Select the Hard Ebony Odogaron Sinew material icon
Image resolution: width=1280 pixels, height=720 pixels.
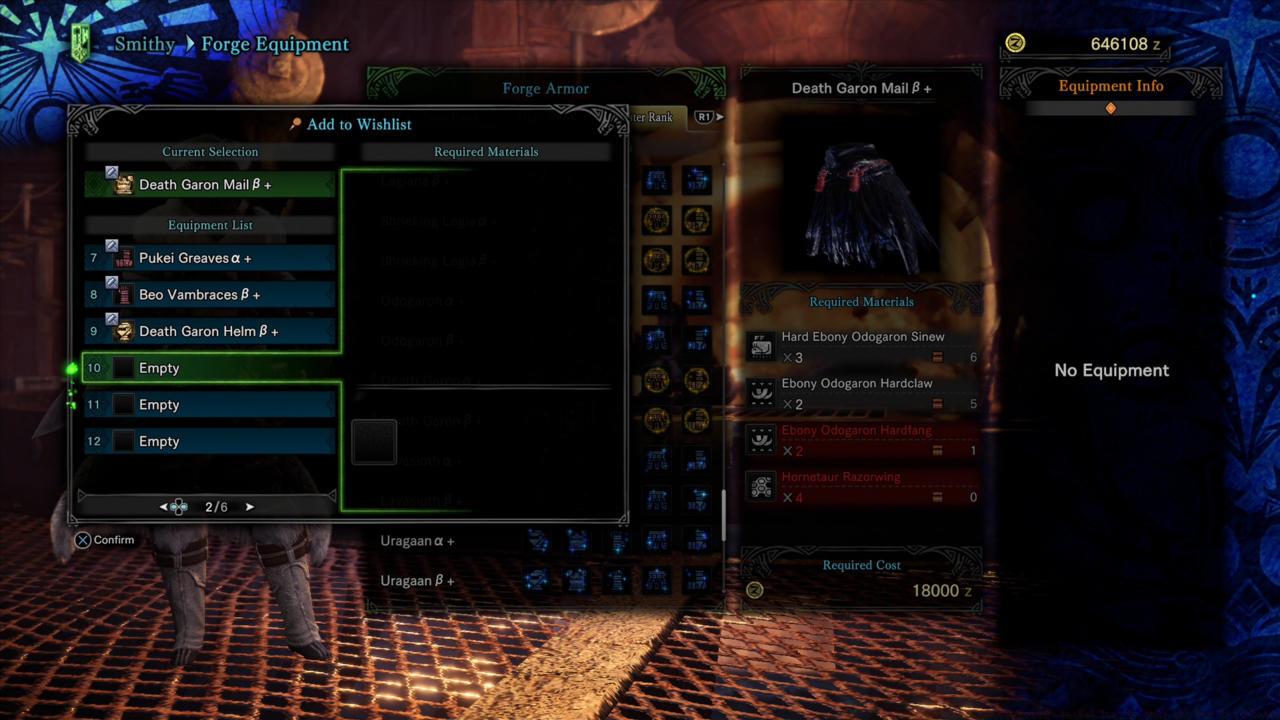click(x=760, y=345)
